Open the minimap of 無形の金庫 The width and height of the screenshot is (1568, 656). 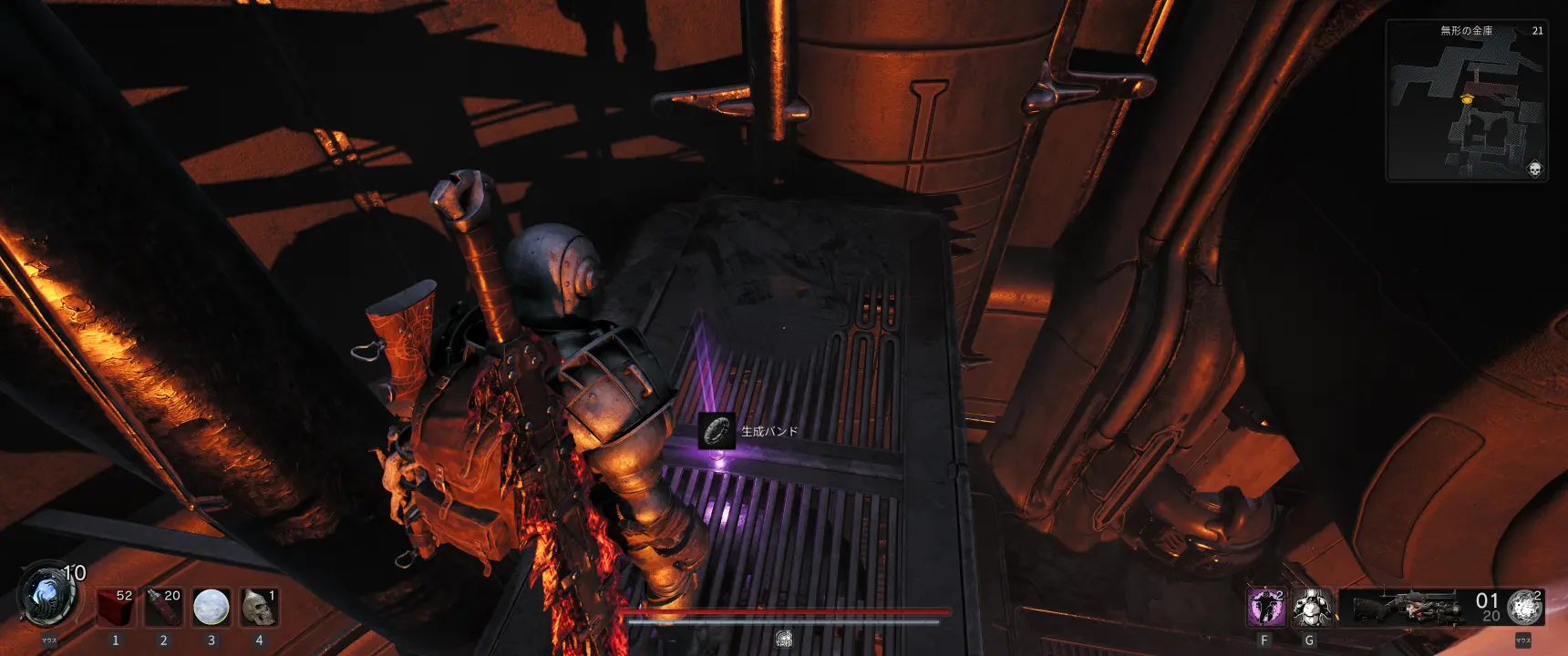pyautogui.click(x=1466, y=102)
